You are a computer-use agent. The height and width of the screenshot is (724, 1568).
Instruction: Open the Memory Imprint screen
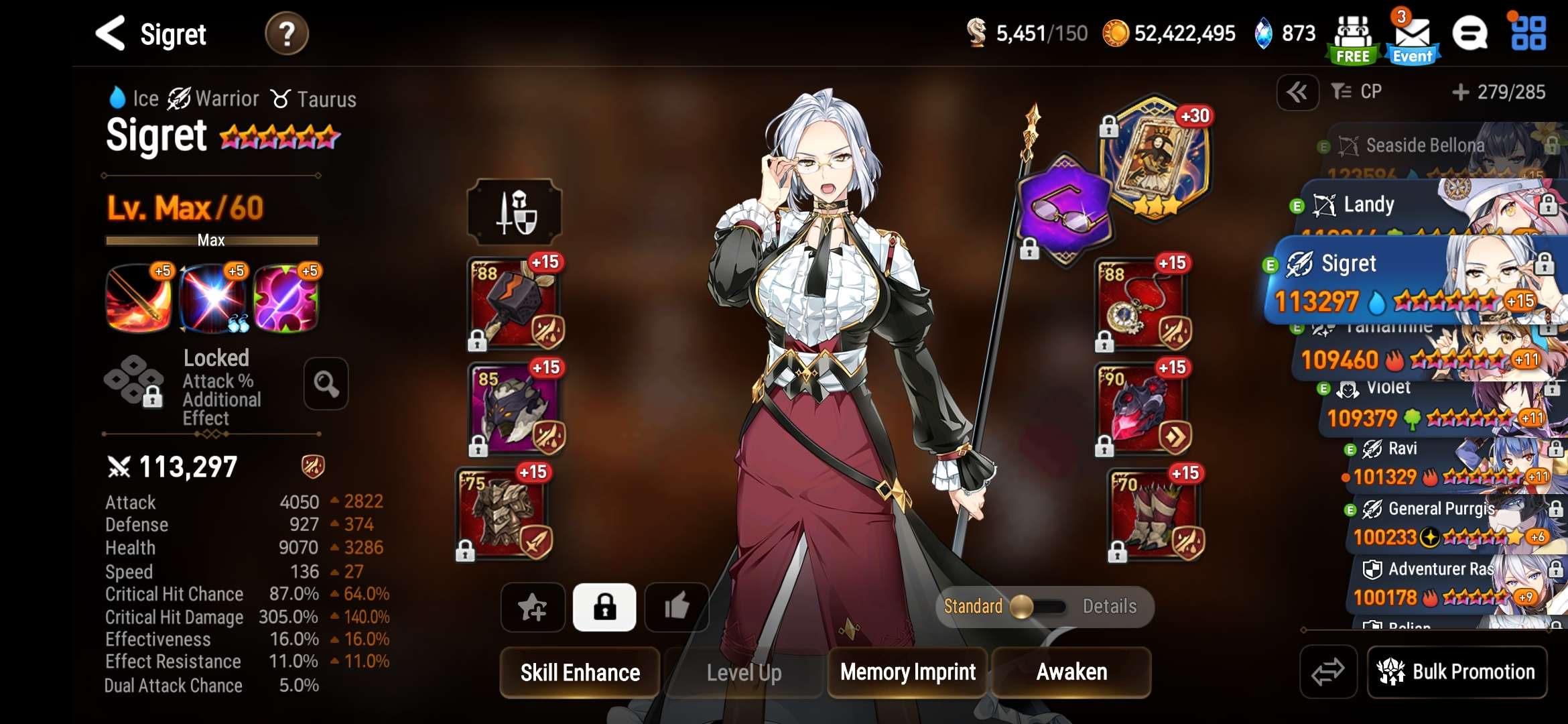pos(907,672)
